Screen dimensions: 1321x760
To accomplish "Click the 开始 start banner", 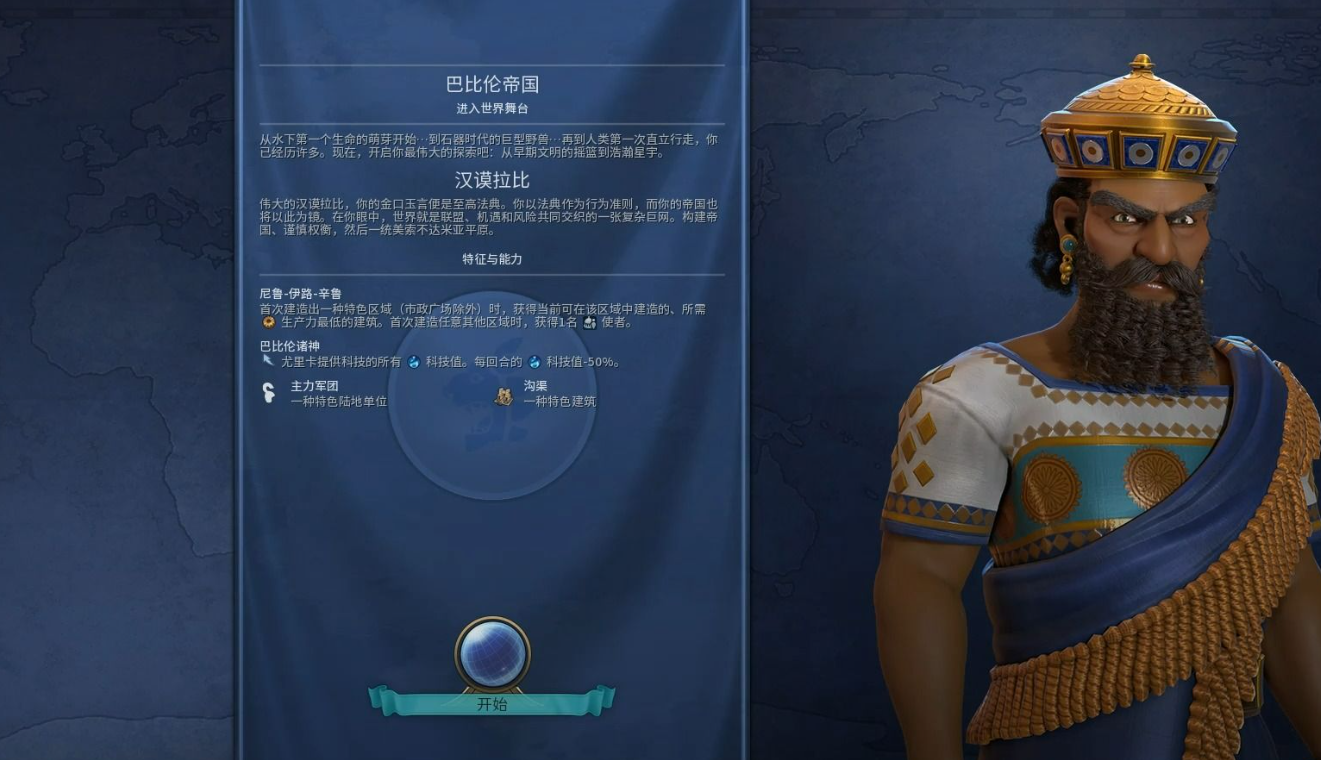I will (491, 704).
